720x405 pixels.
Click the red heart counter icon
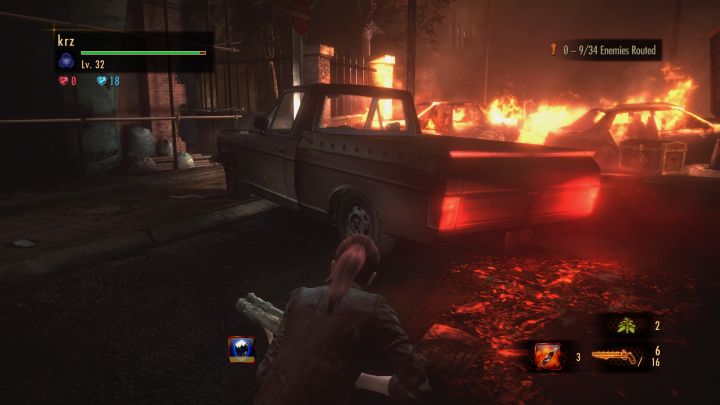[64, 81]
